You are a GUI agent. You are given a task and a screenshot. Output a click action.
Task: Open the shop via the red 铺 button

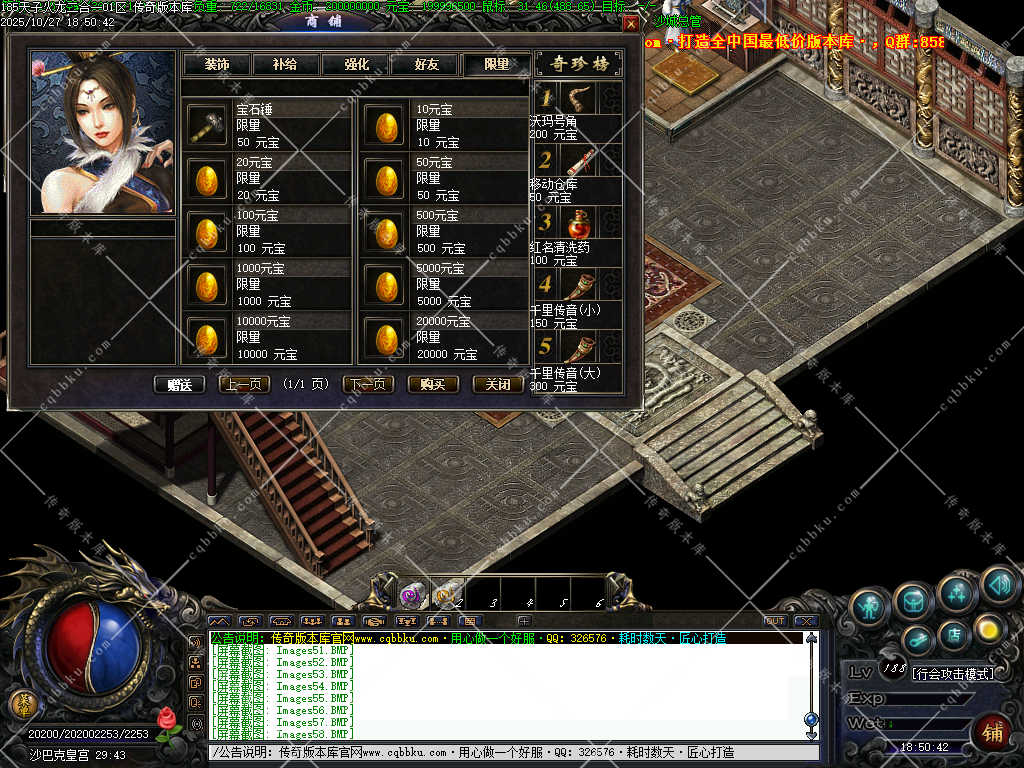pos(992,733)
